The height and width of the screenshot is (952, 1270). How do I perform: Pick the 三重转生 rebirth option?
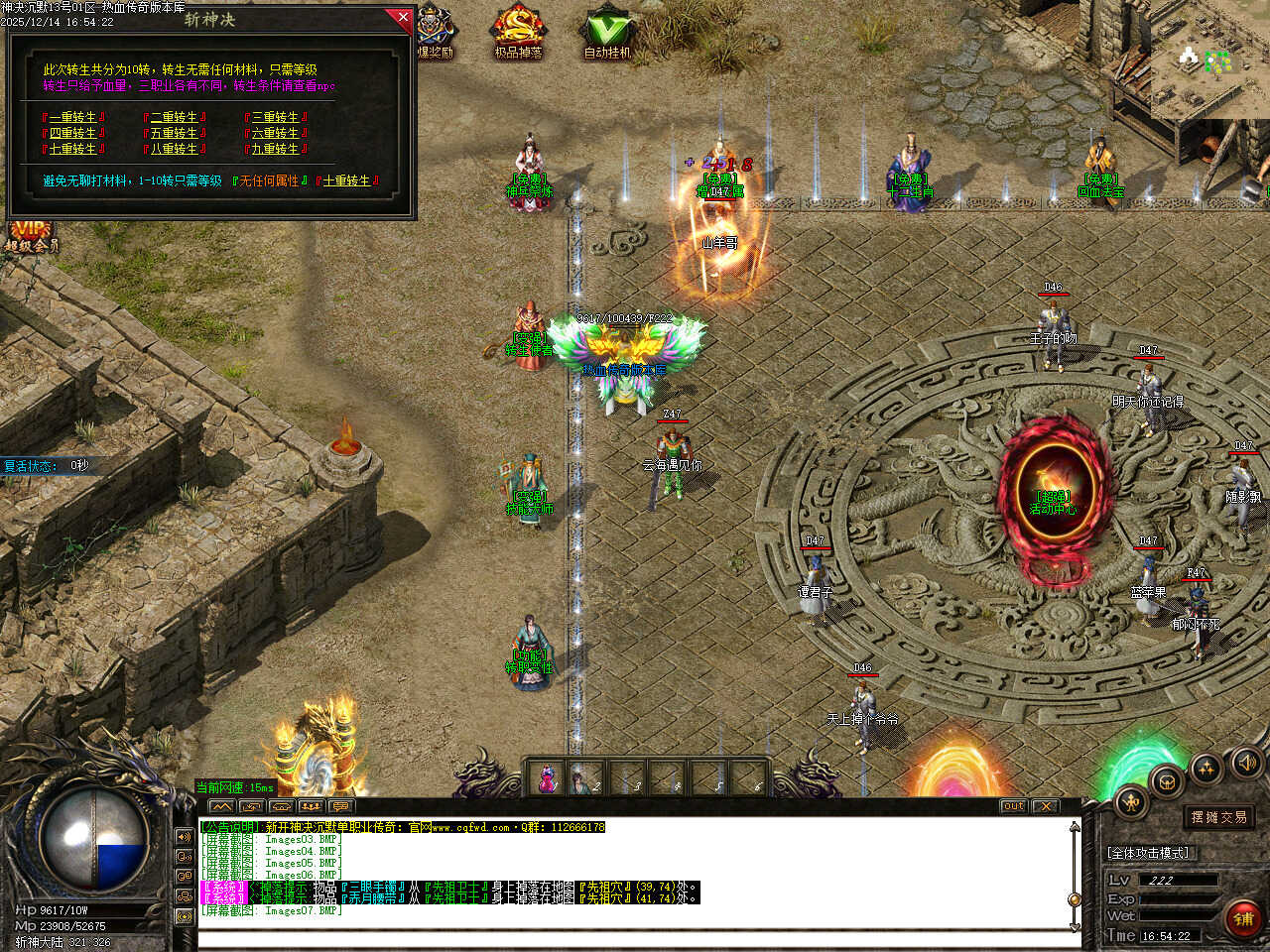275,117
